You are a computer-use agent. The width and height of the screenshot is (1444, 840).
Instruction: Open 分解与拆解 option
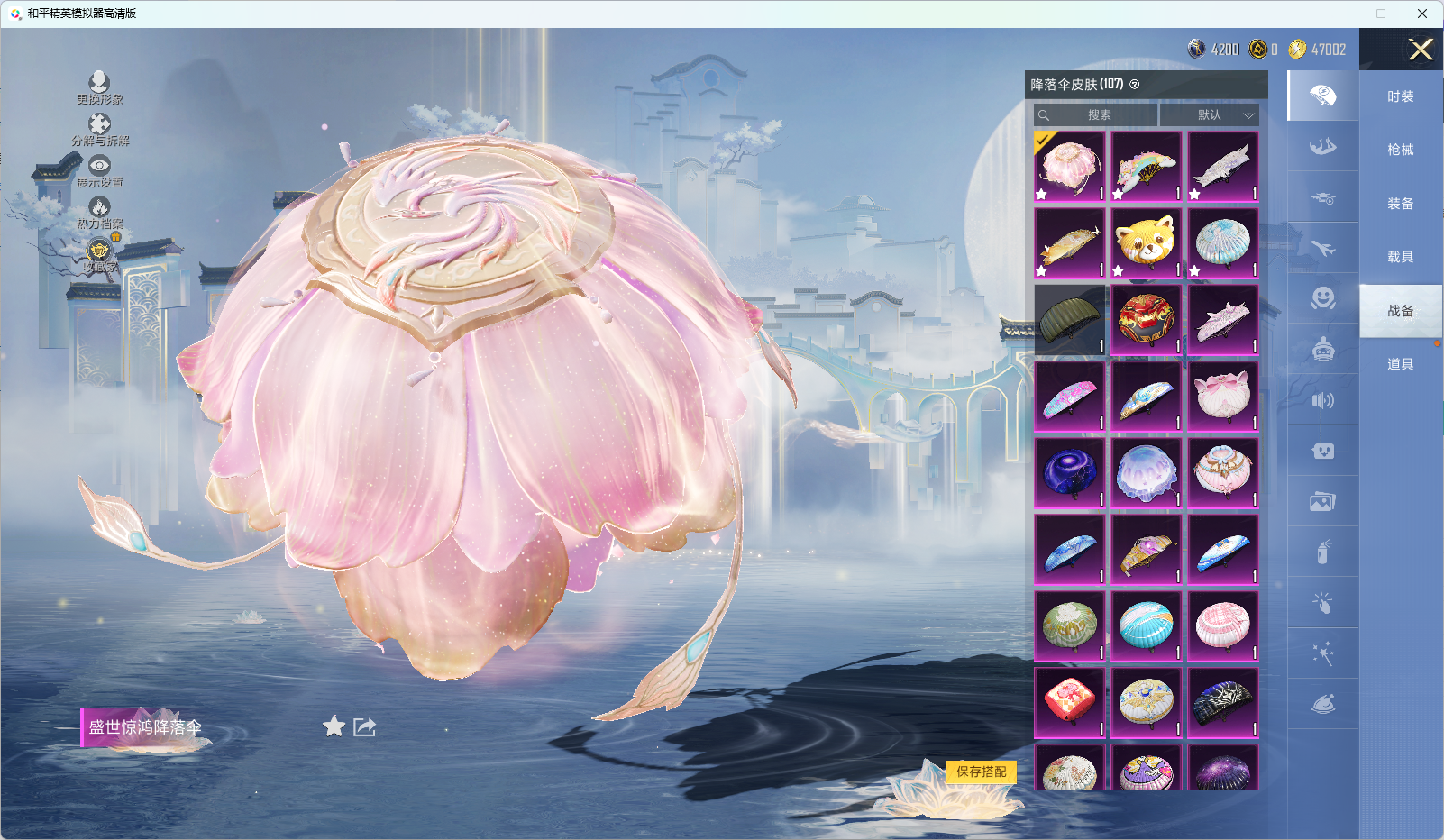point(100,130)
